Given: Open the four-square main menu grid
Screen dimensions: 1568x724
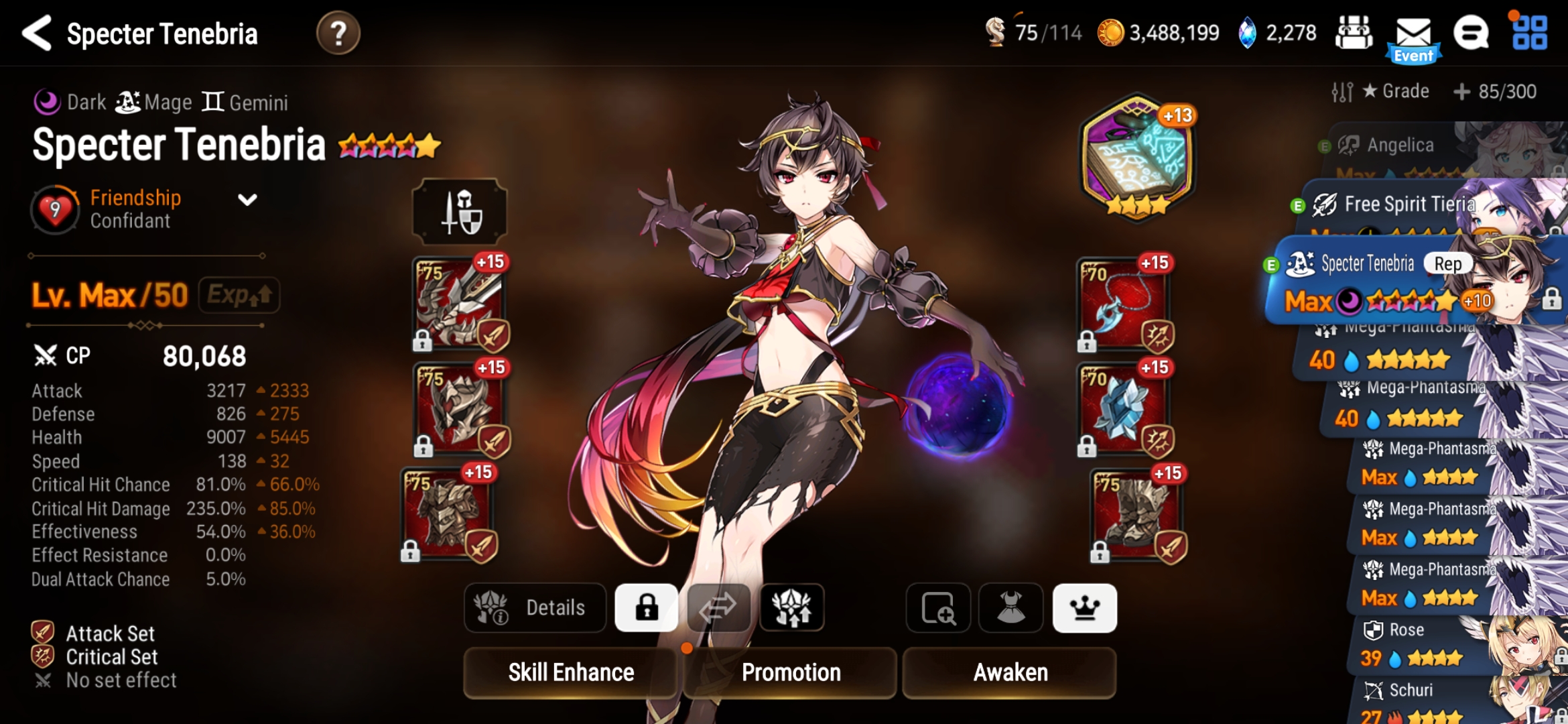Looking at the screenshot, I should (1530, 33).
